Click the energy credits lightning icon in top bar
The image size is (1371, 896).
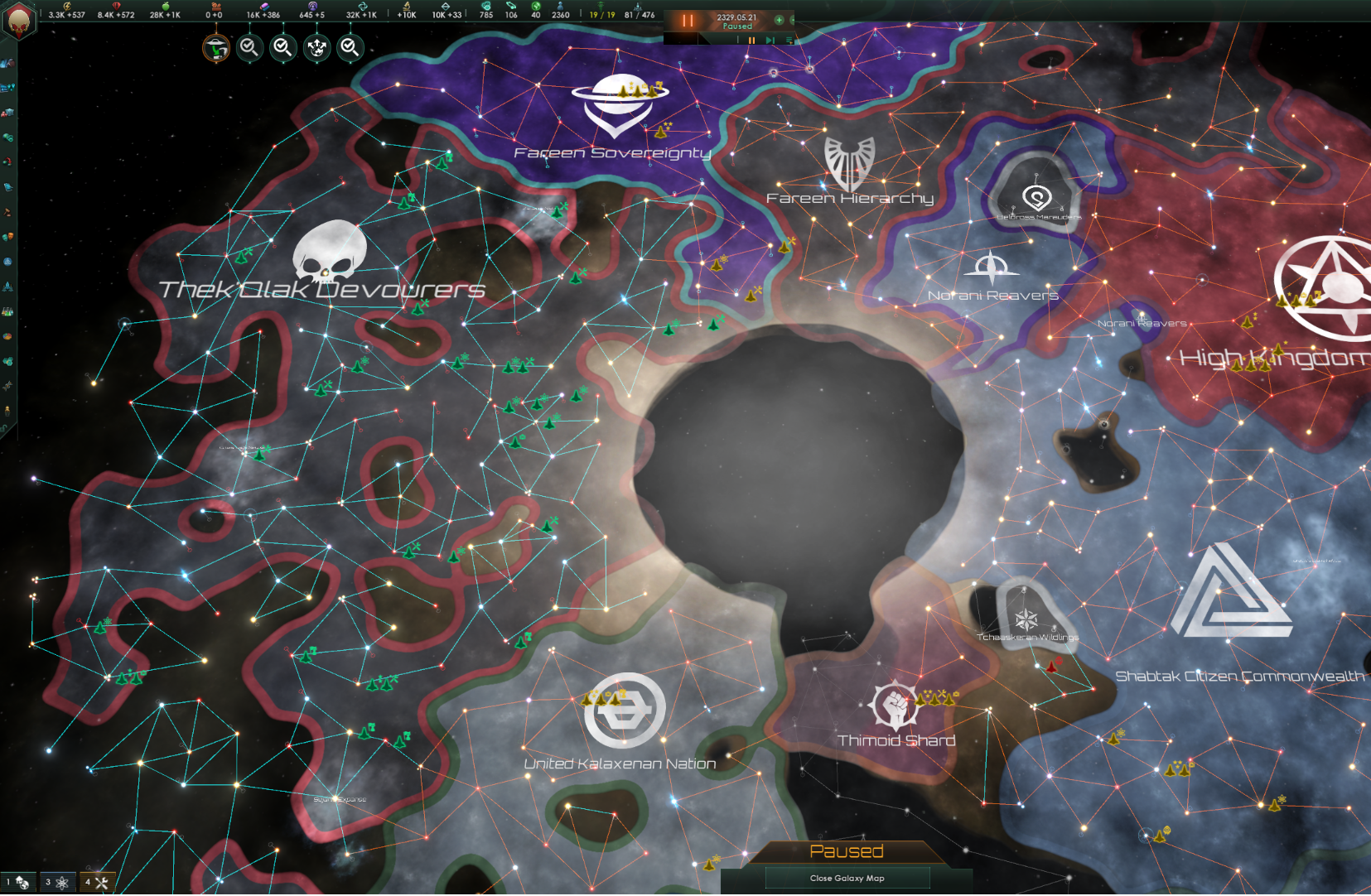[68, 7]
